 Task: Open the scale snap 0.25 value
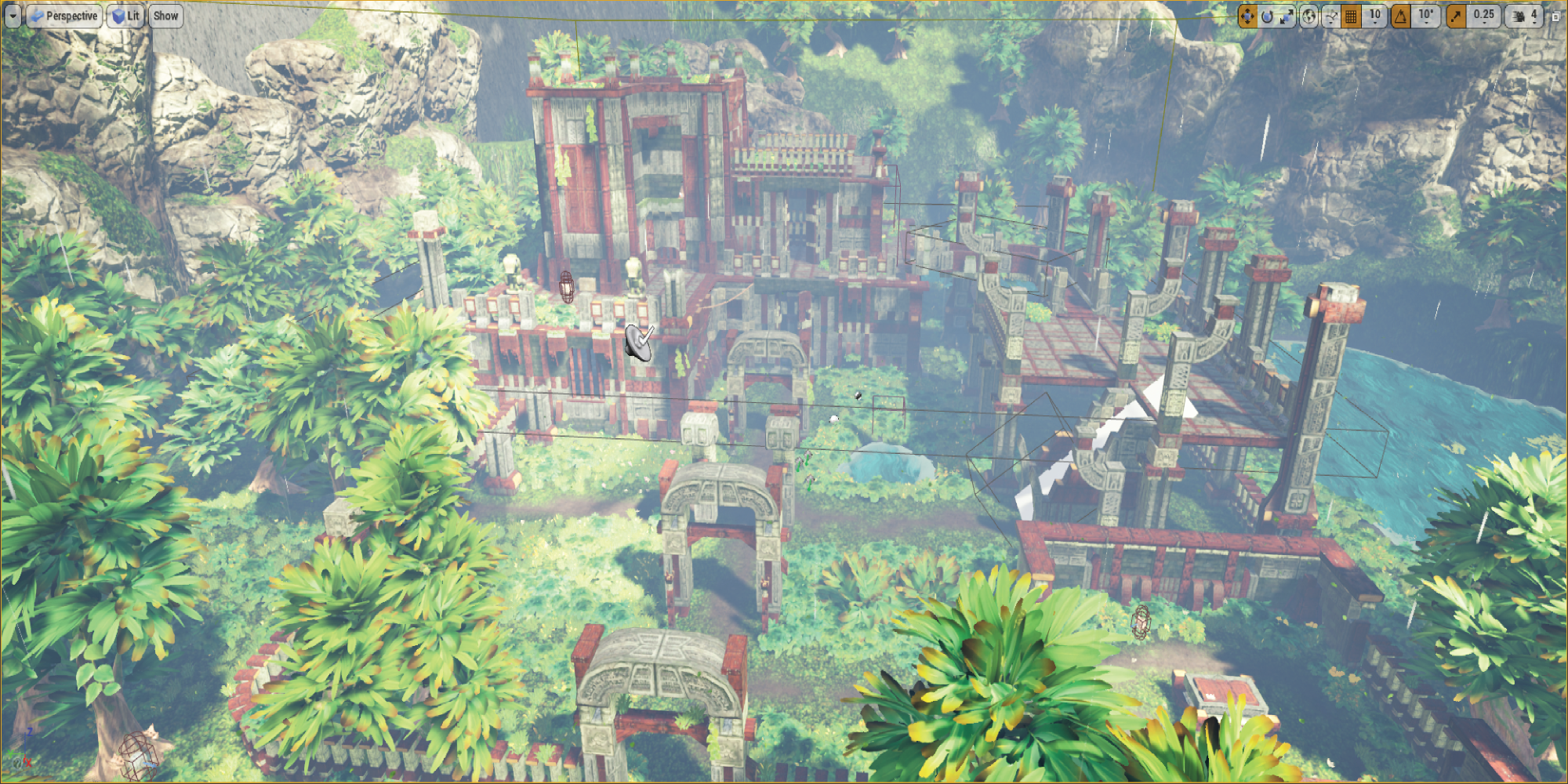1484,16
